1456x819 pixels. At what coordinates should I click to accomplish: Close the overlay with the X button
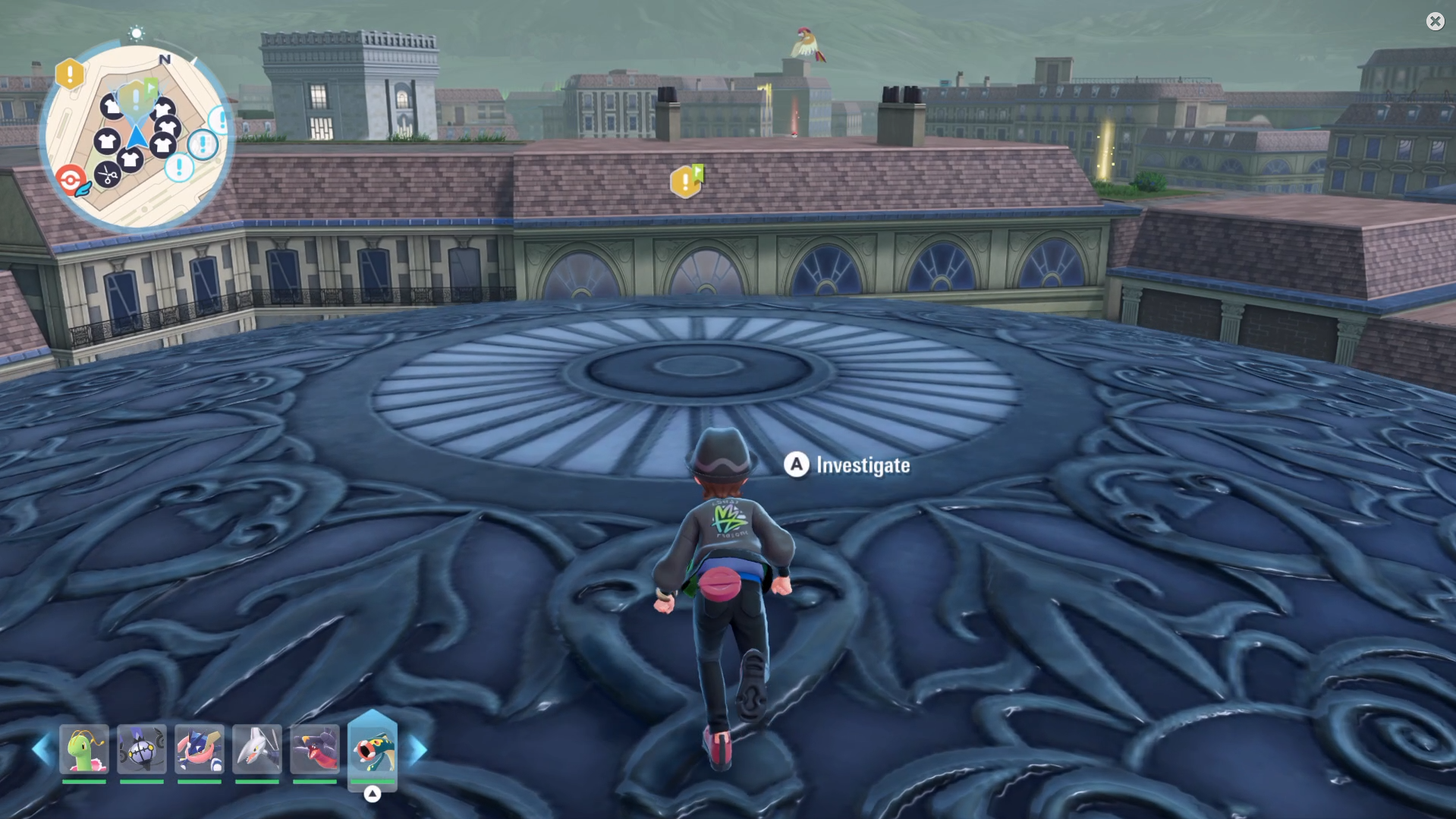[x=1435, y=21]
